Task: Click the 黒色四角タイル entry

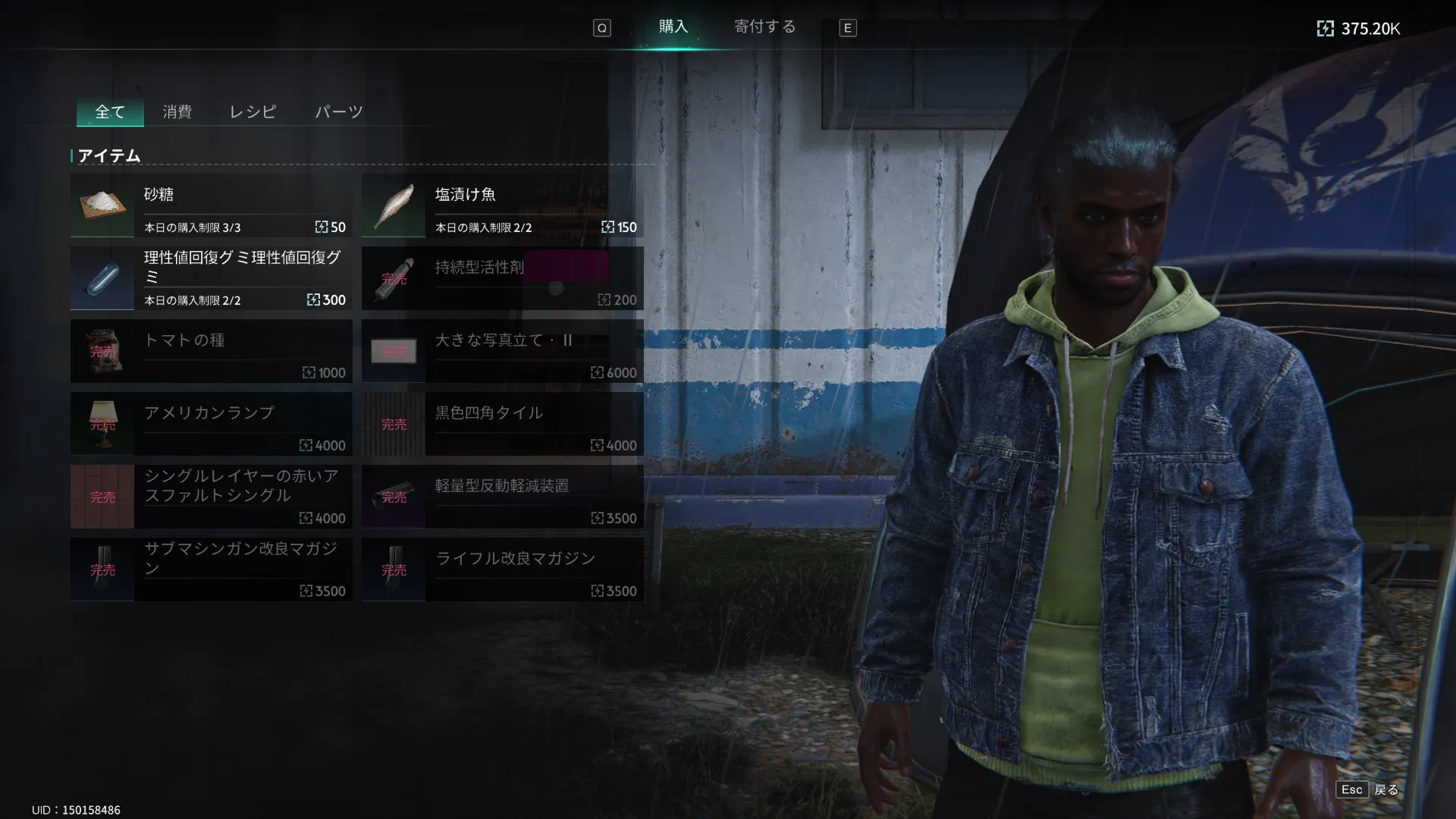Action: click(502, 424)
